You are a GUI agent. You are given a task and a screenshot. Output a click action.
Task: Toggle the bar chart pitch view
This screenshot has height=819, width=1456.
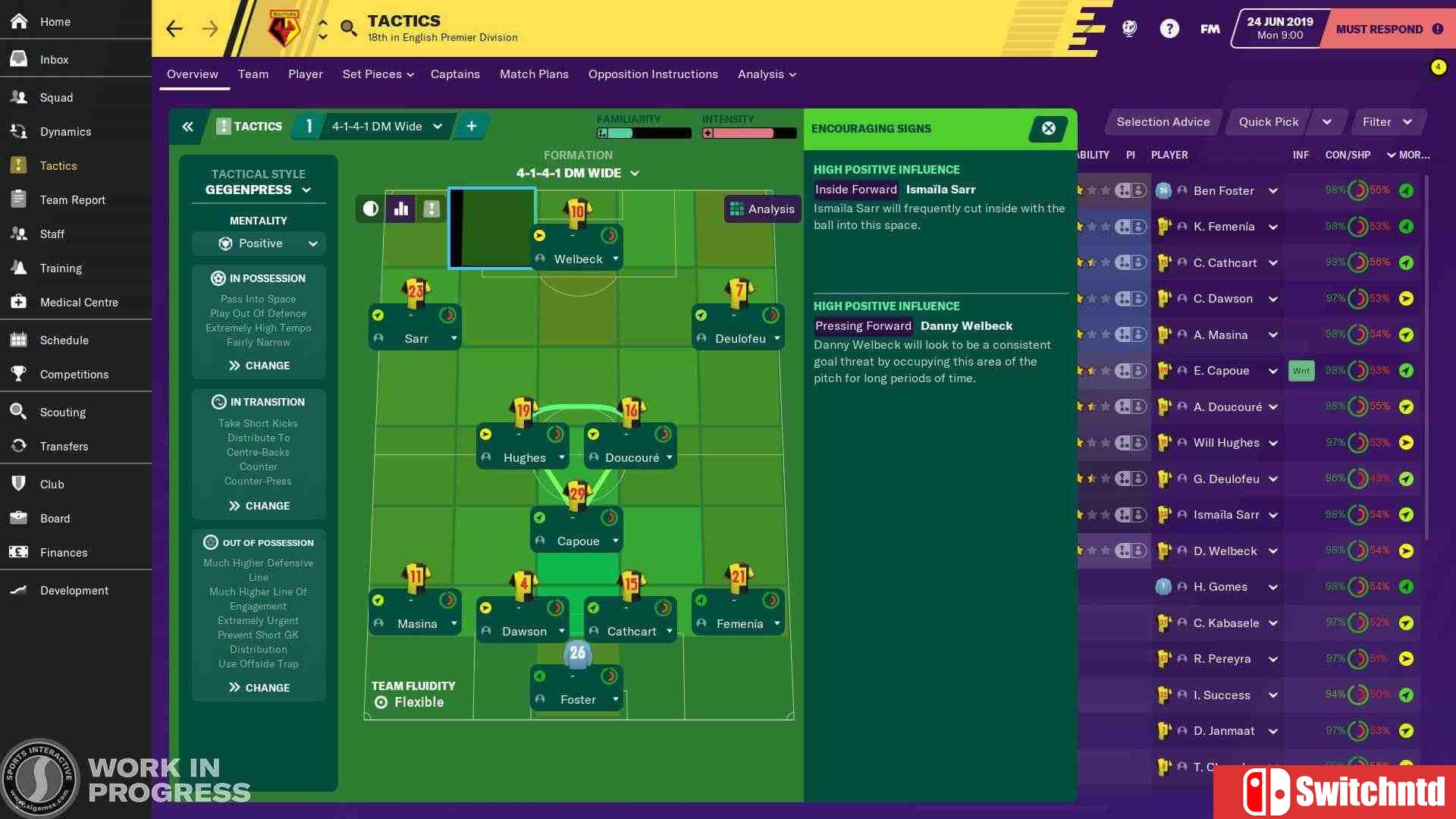[400, 209]
